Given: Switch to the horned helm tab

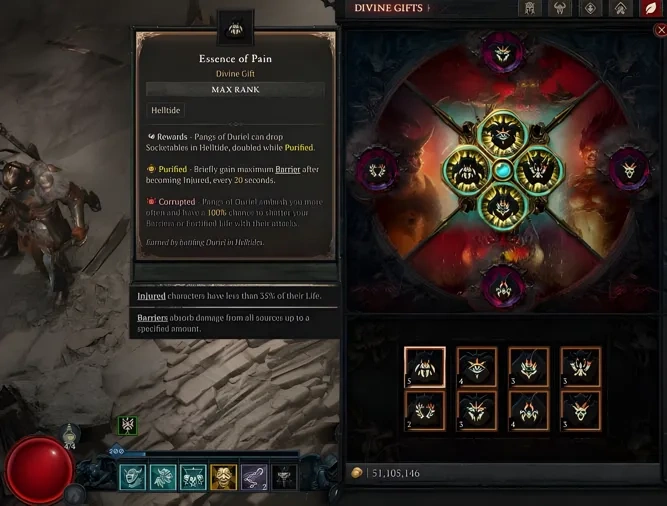Looking at the screenshot, I should point(557,9).
